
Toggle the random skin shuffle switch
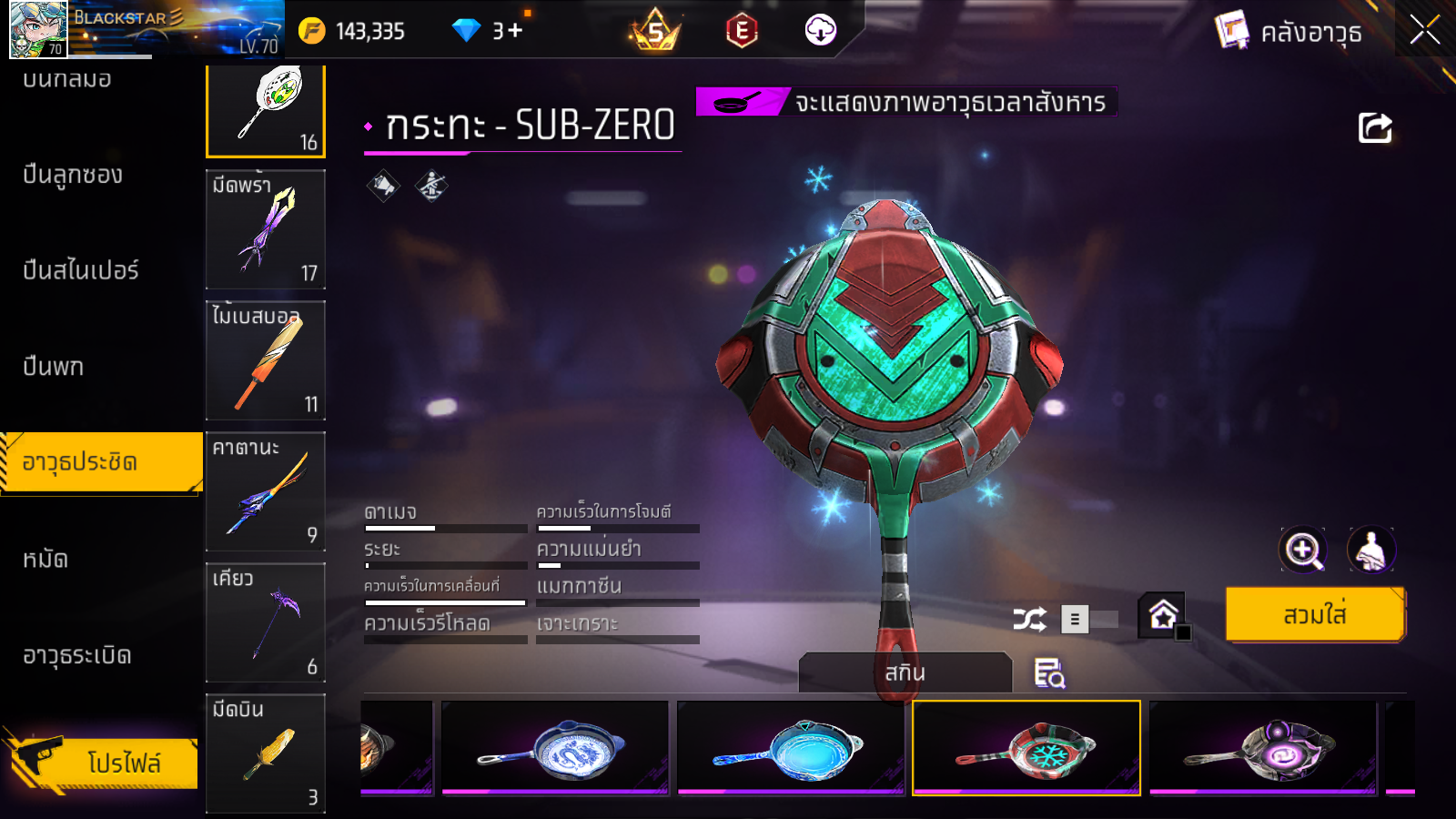[1089, 620]
